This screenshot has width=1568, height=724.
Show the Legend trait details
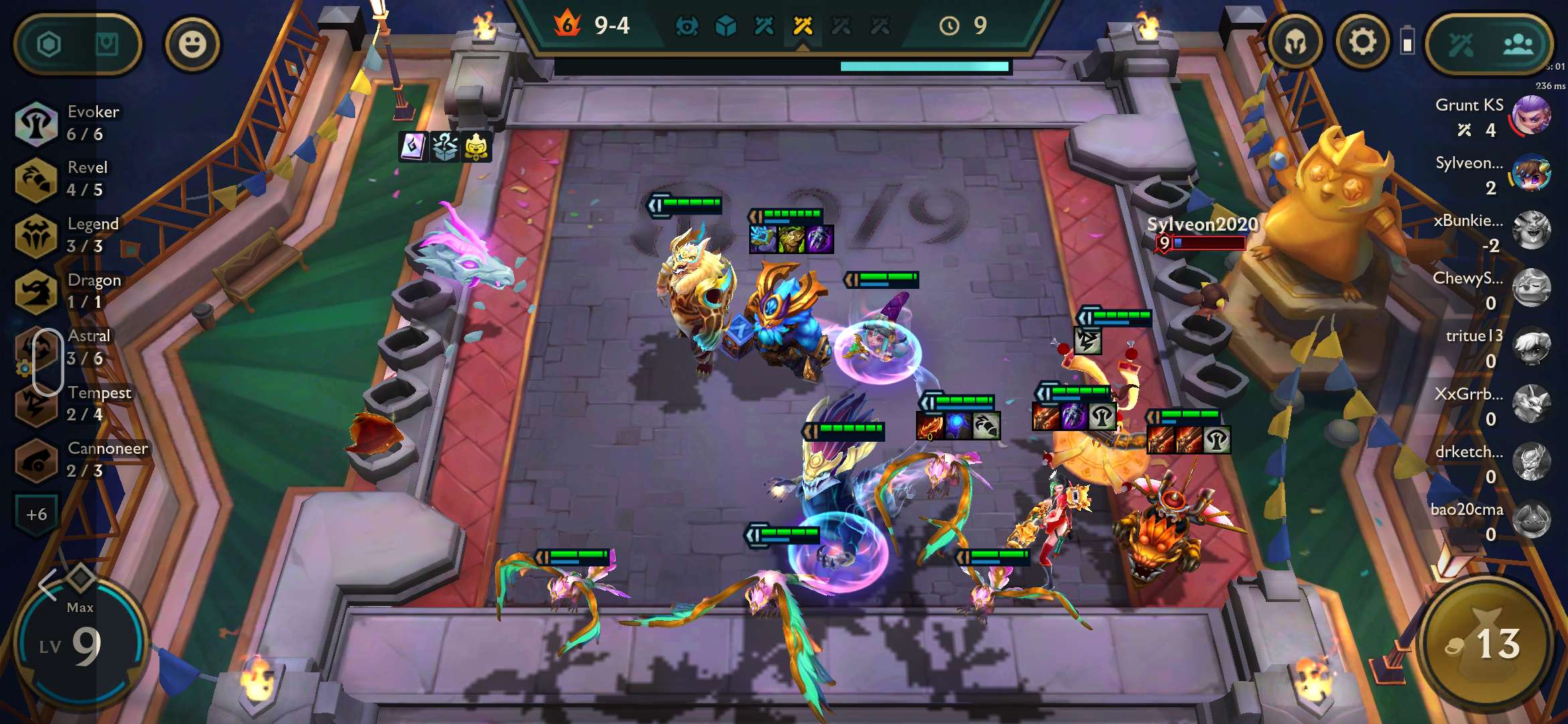pos(67,235)
